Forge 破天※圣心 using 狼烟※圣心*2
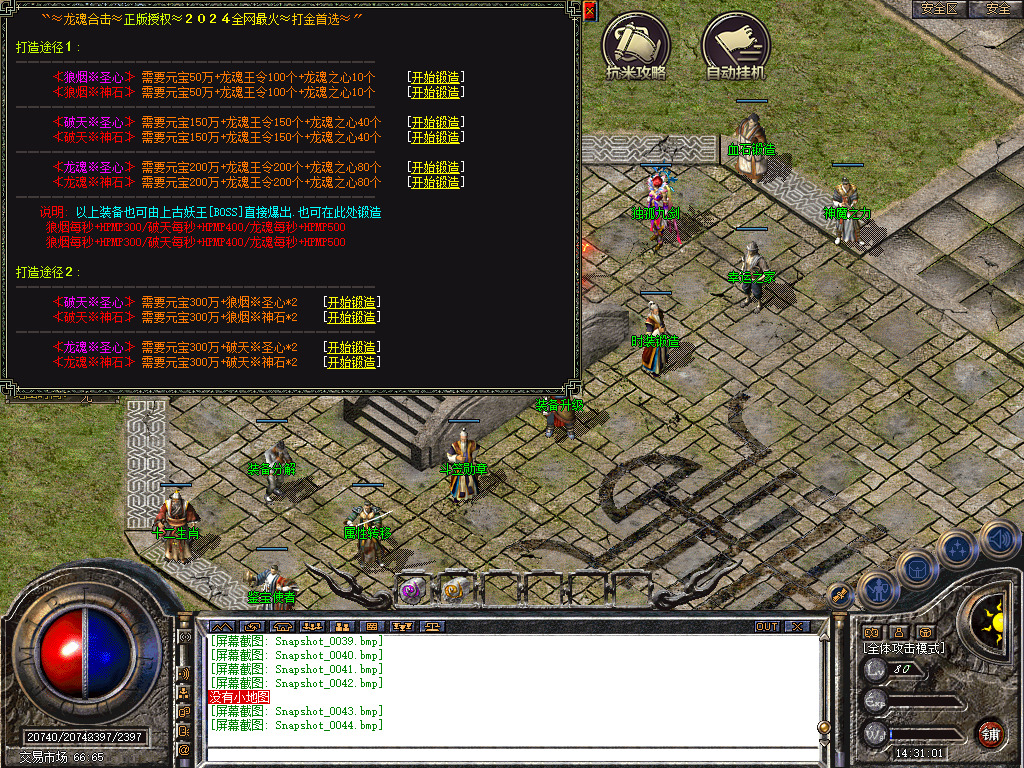 pos(351,303)
